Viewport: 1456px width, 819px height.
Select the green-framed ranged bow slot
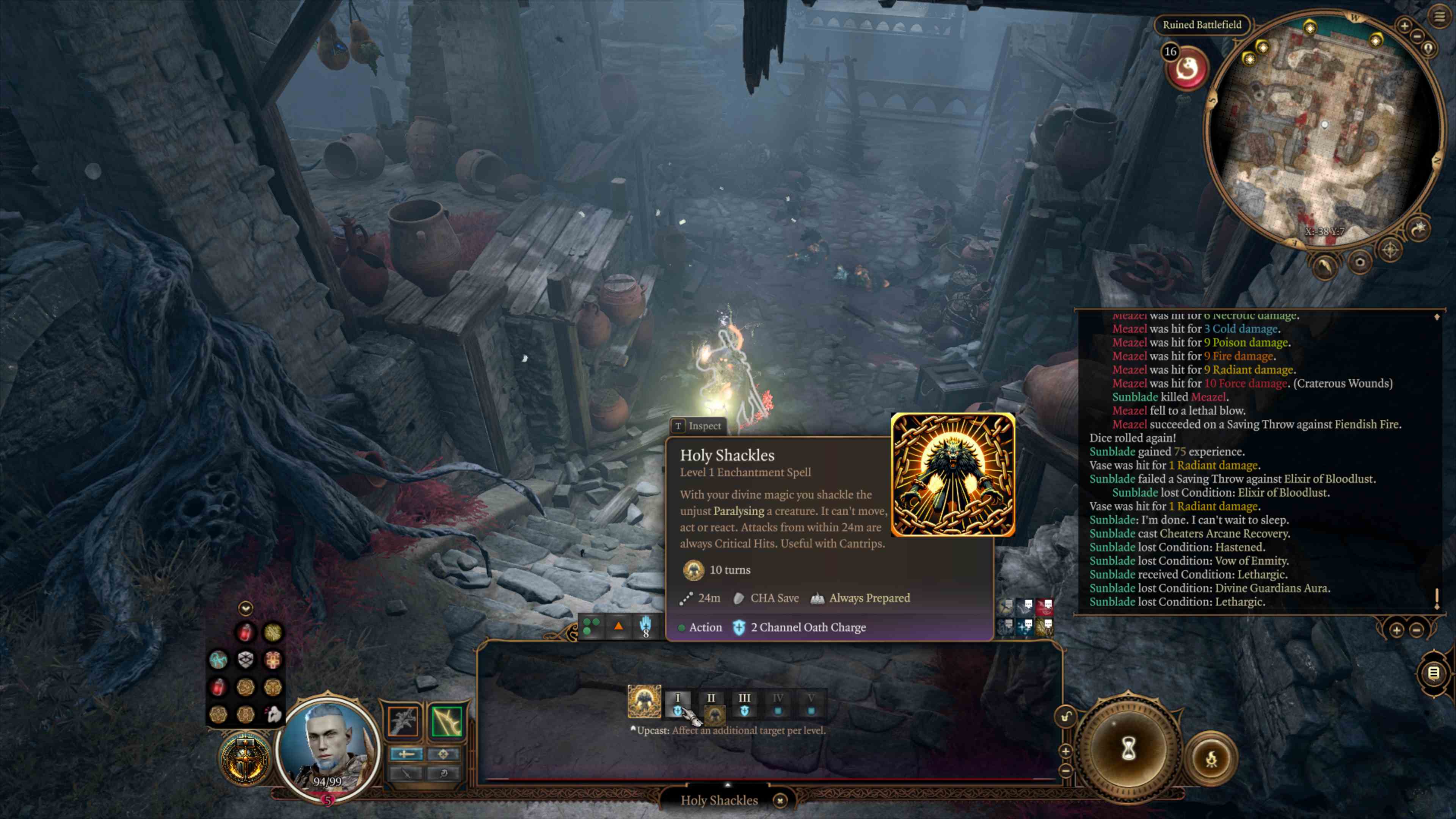click(x=447, y=721)
